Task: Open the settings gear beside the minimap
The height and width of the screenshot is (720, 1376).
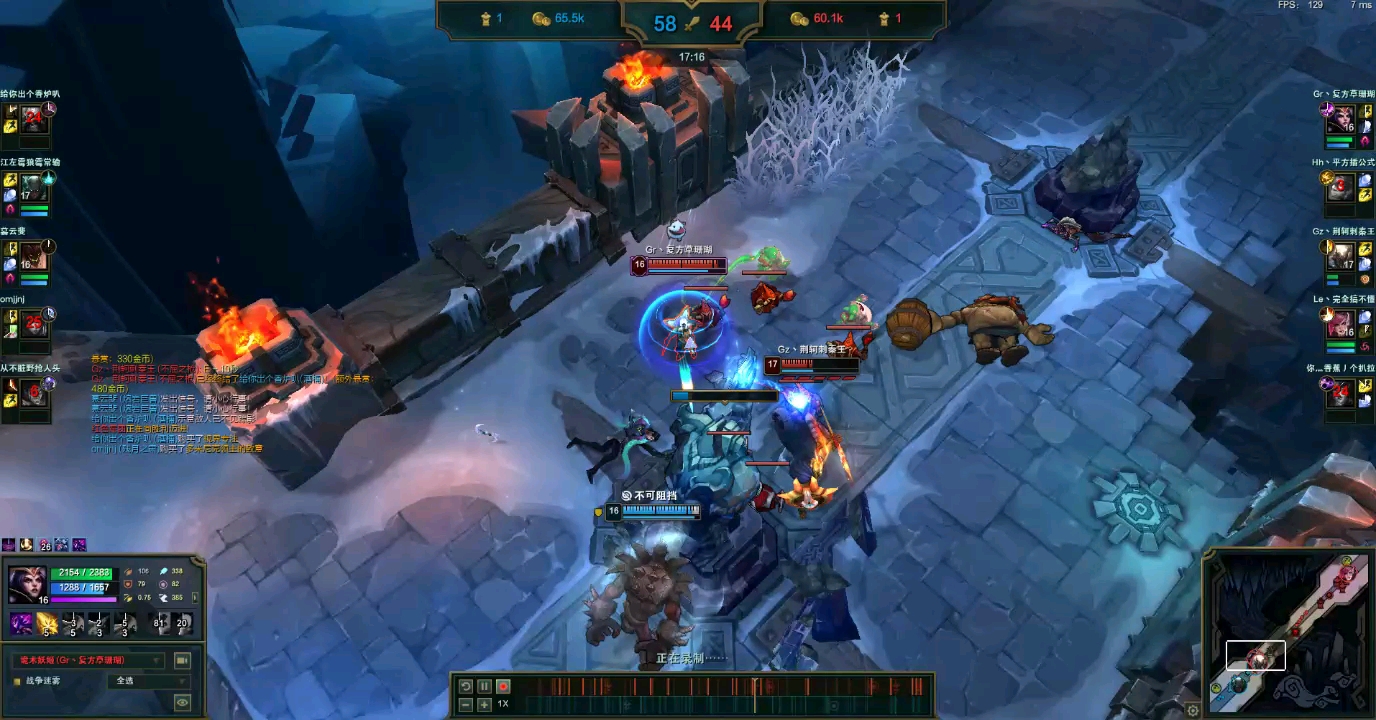Action: pyautogui.click(x=1192, y=710)
